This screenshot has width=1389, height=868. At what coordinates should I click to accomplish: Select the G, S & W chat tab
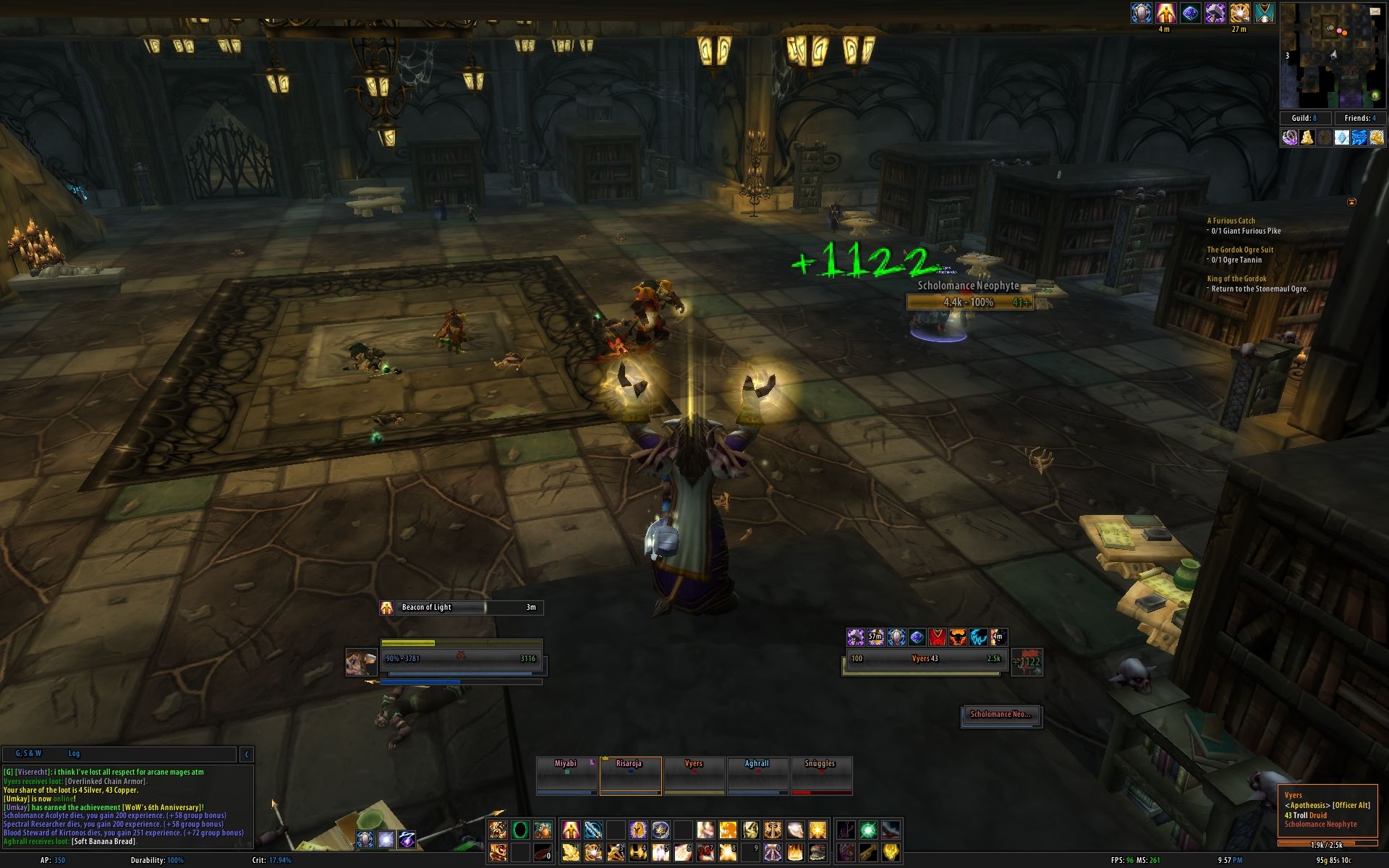click(x=29, y=754)
